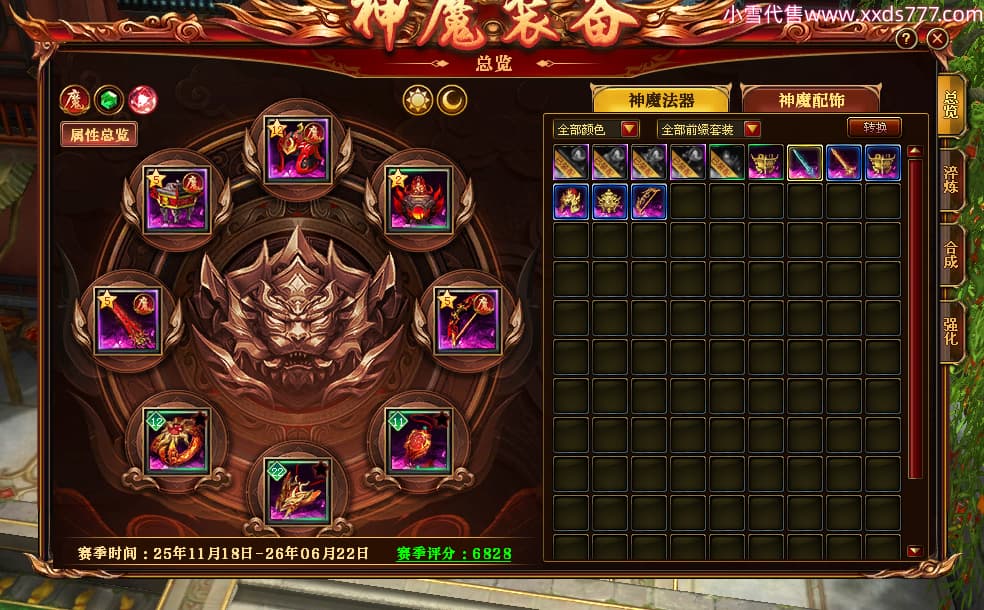Click the season score 赛季评分 link
This screenshot has width=984, height=610.
pos(454,553)
